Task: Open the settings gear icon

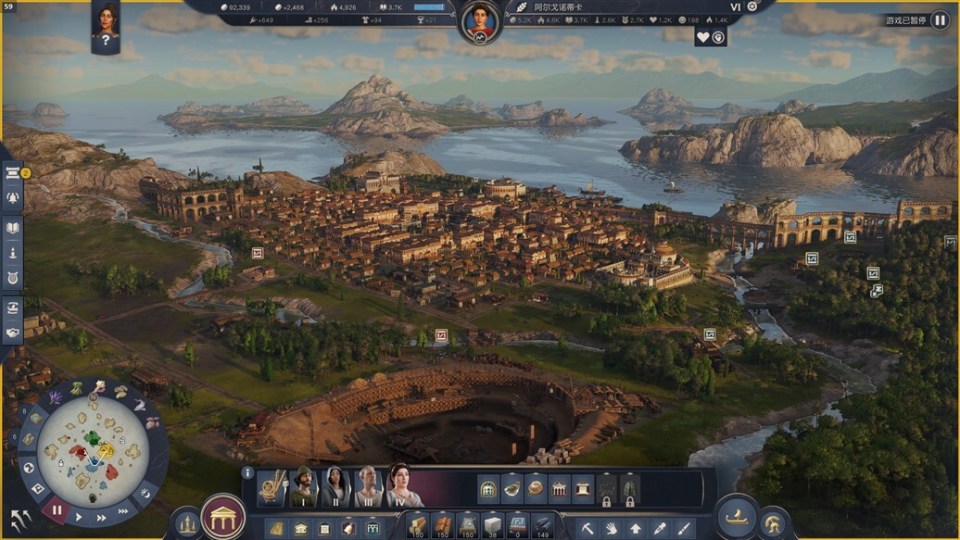Action: (x=752, y=6)
